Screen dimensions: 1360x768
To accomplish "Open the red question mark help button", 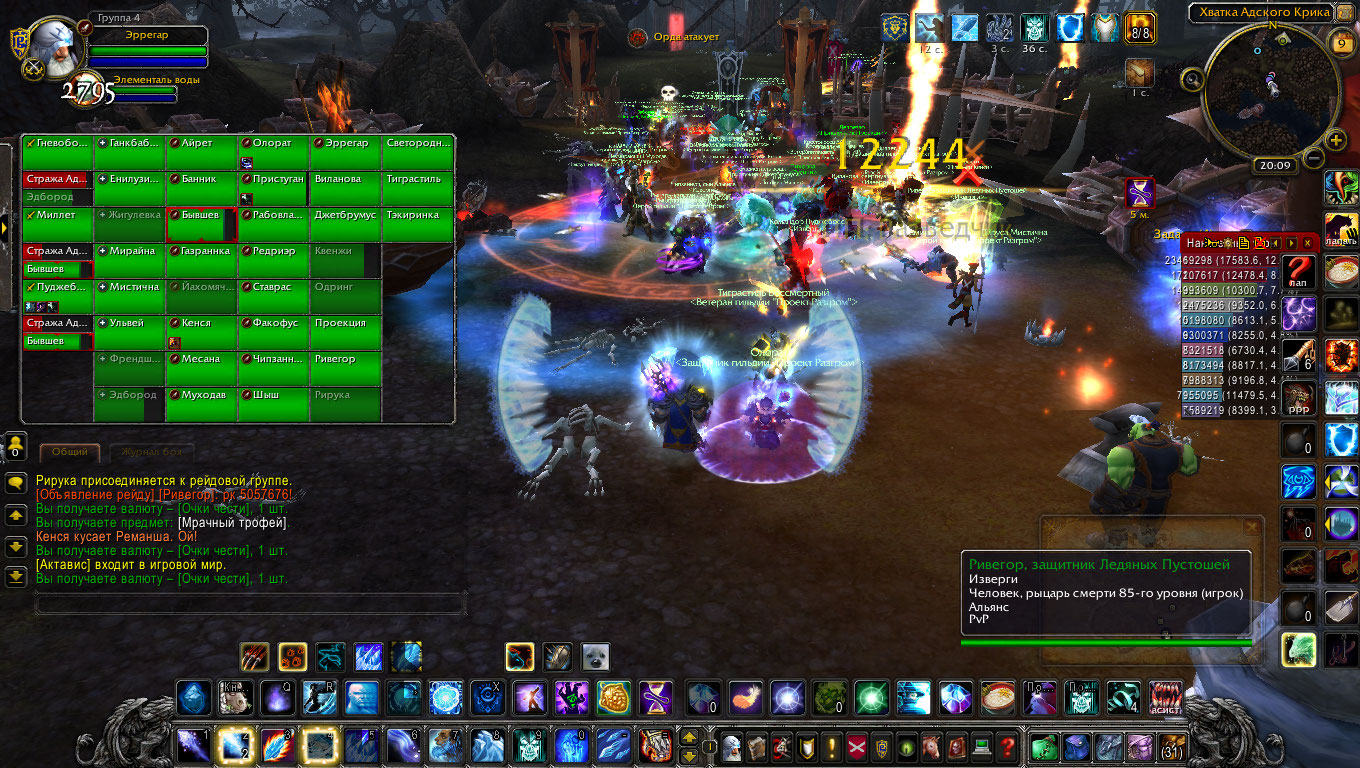I will pos(1008,746).
